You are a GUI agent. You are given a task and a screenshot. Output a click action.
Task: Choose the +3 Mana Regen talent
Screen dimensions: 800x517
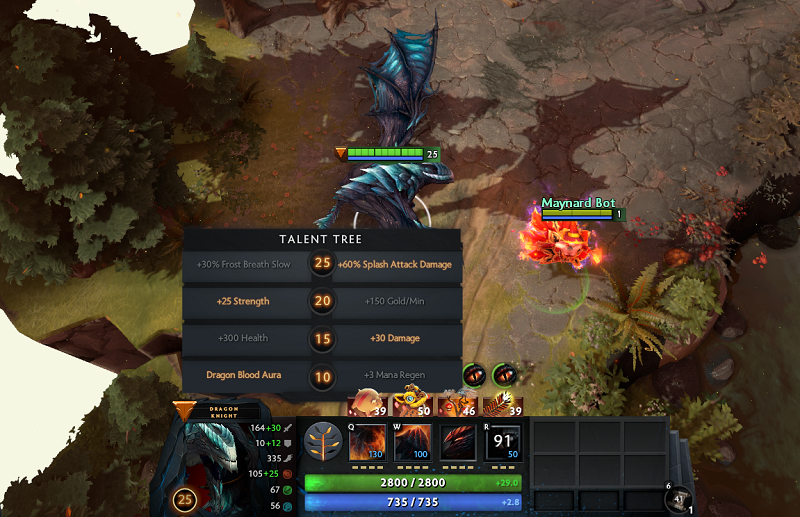397,375
